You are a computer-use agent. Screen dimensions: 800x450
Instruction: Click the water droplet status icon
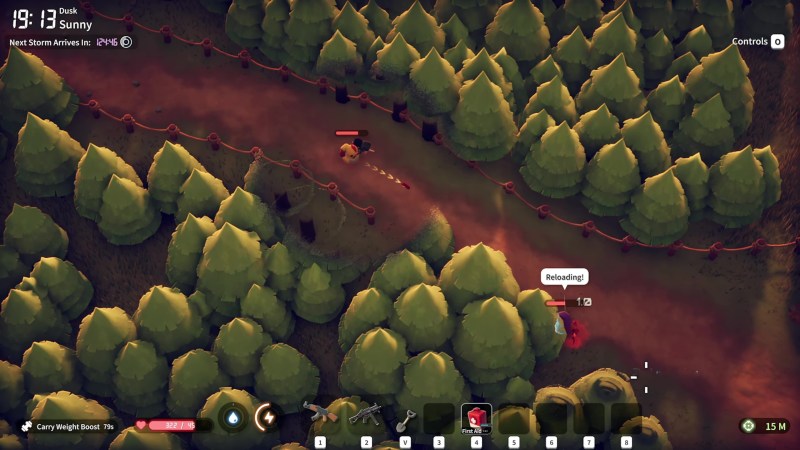(x=233, y=418)
